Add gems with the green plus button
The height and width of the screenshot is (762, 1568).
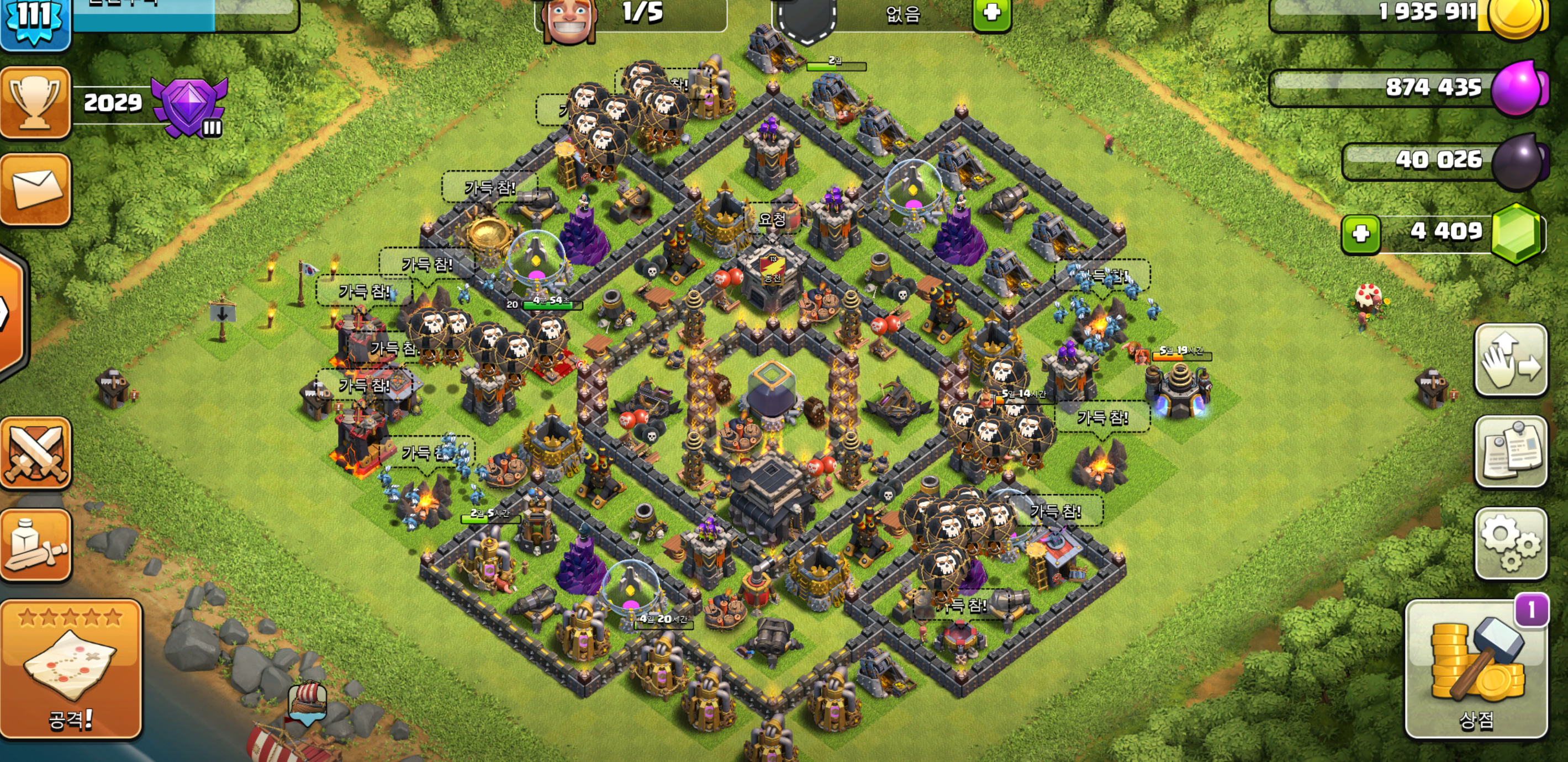[x=1360, y=233]
